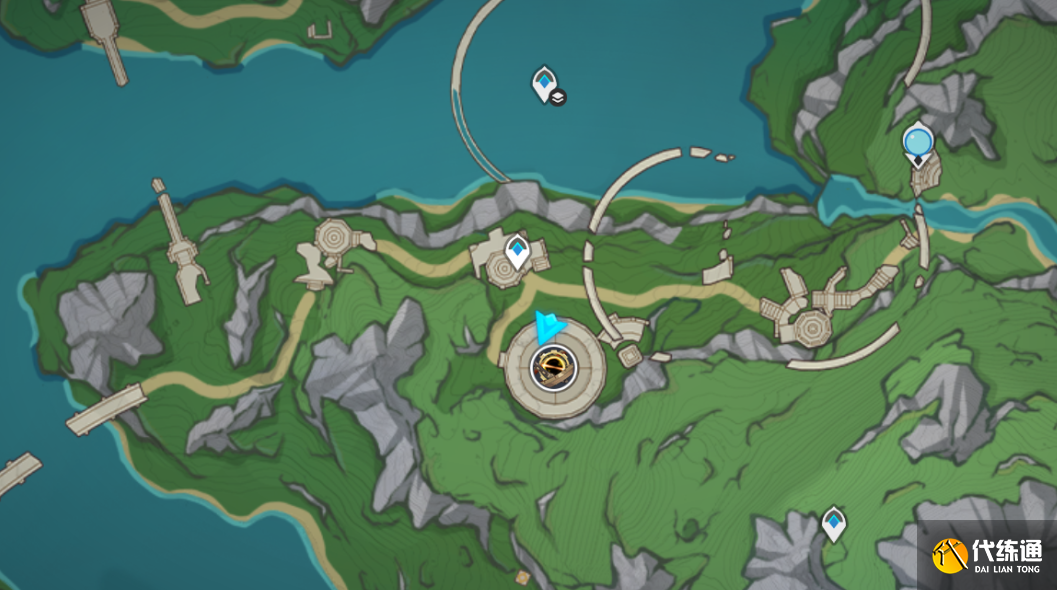The width and height of the screenshot is (1057, 590).
Task: Click the cyan player position arrow
Action: click(548, 328)
